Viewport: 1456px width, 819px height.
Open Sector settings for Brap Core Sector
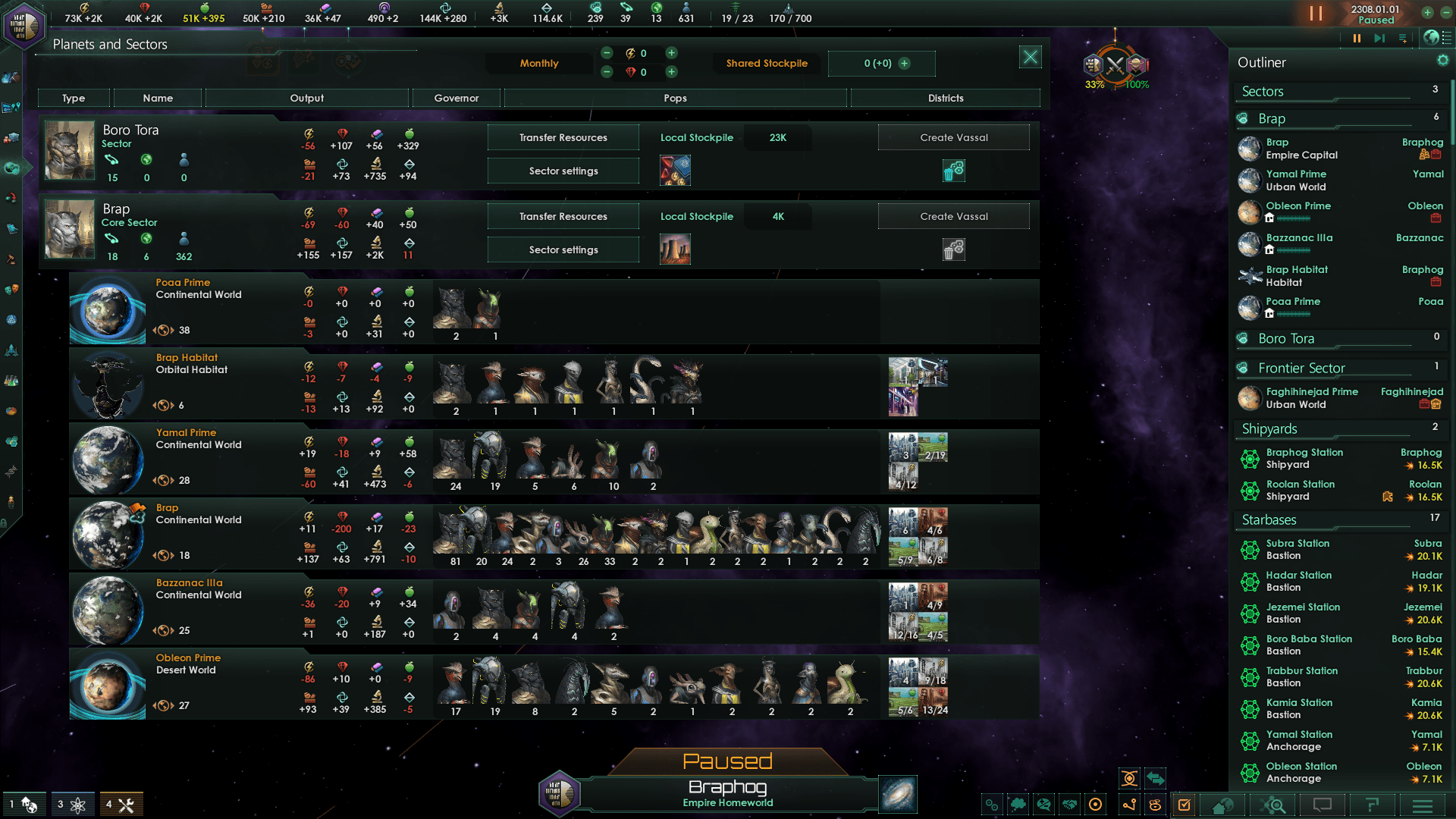pyautogui.click(x=563, y=249)
